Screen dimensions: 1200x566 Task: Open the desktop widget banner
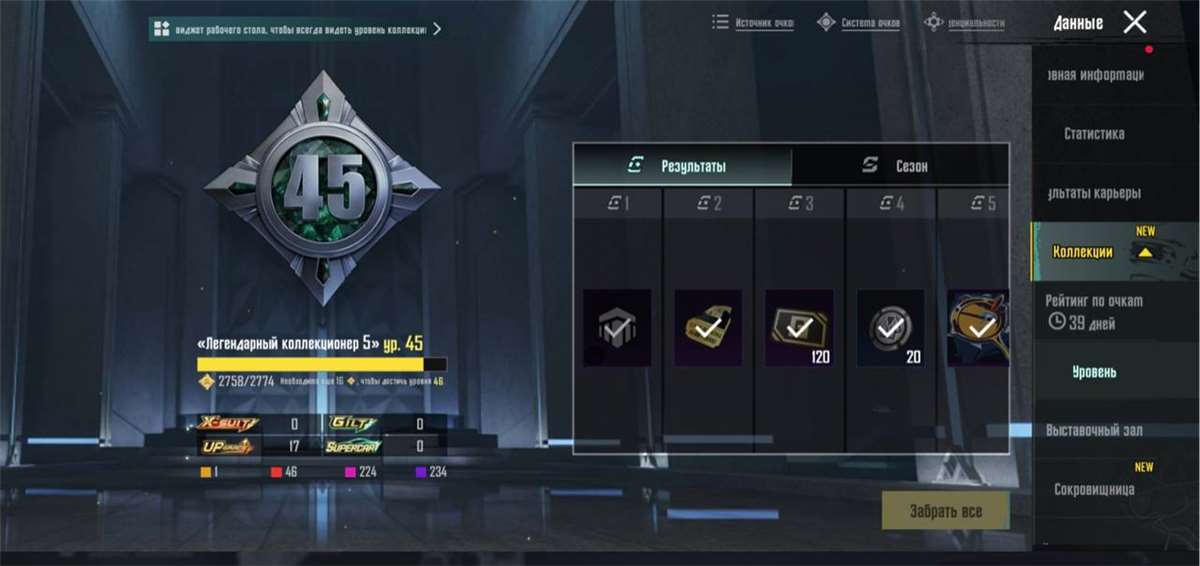pyautogui.click(x=297, y=29)
